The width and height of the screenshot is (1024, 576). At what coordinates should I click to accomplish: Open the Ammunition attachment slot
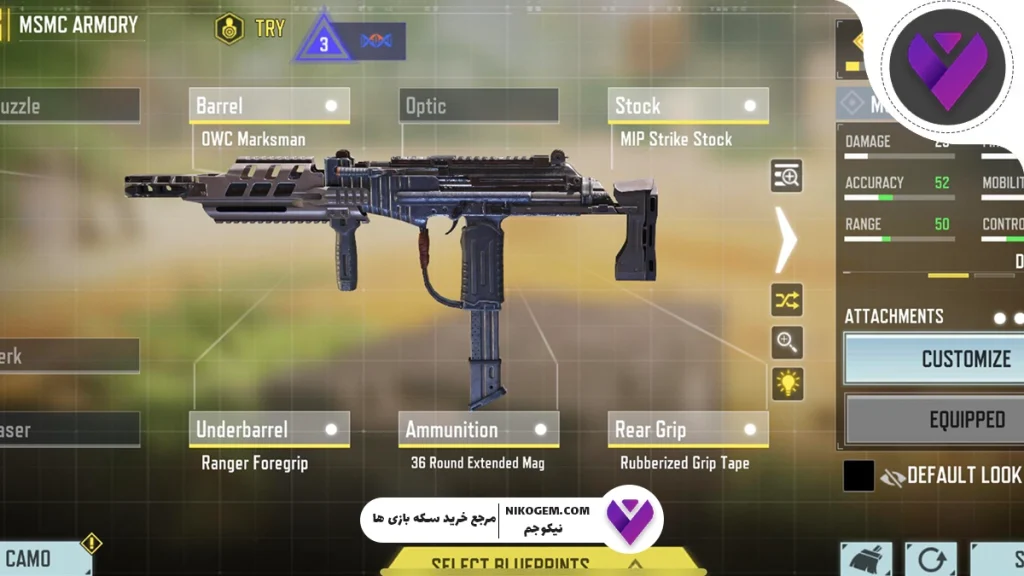[479, 430]
